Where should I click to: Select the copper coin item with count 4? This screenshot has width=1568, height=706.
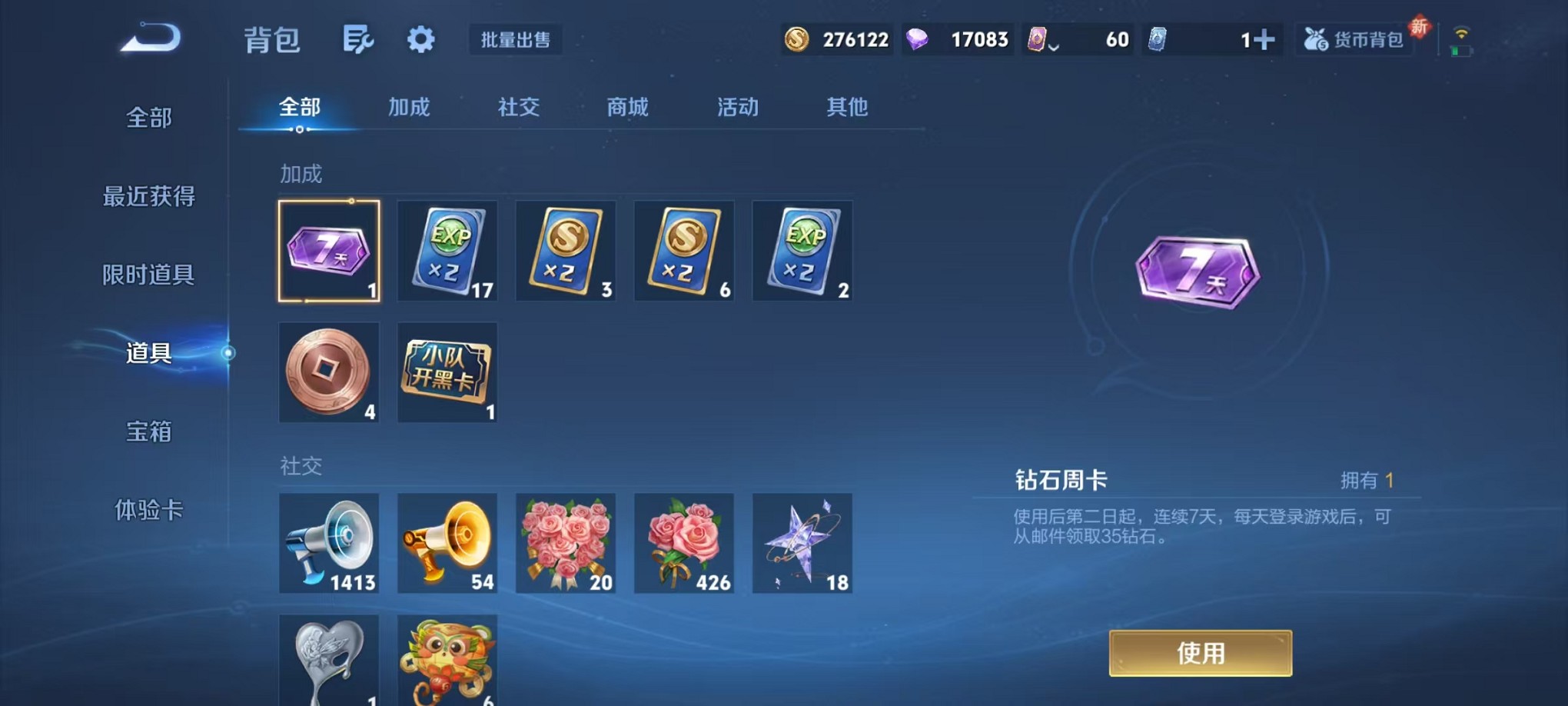329,372
